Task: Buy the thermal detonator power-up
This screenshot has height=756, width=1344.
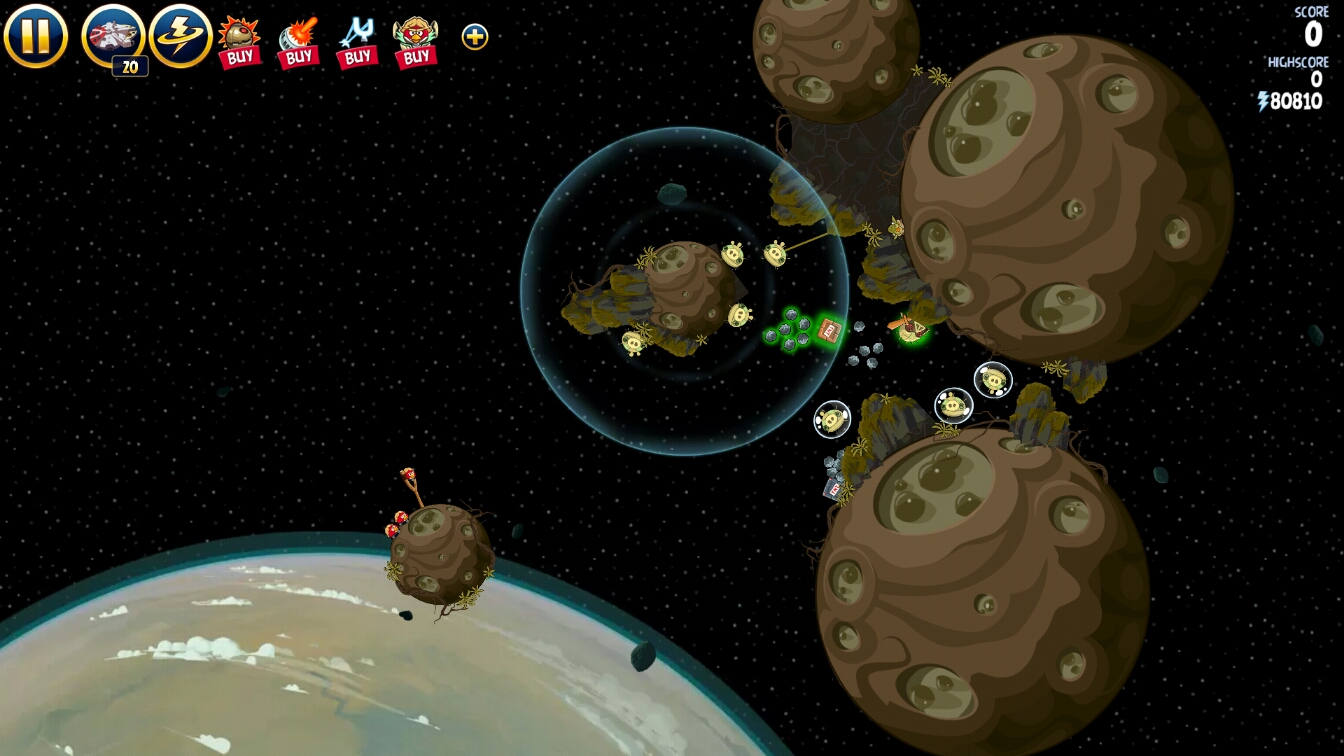Action: click(239, 41)
